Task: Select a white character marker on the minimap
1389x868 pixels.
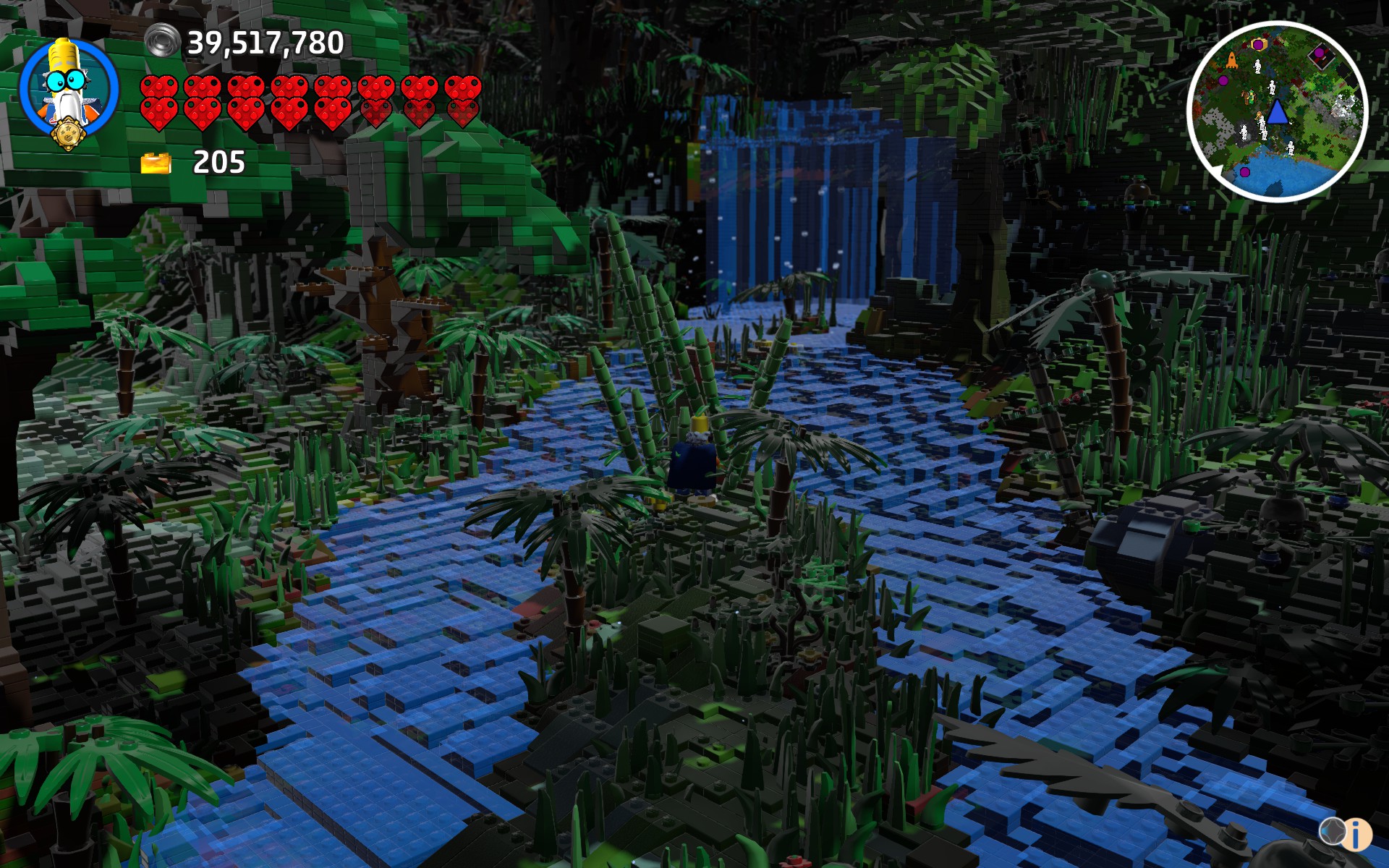Action: click(x=1257, y=66)
